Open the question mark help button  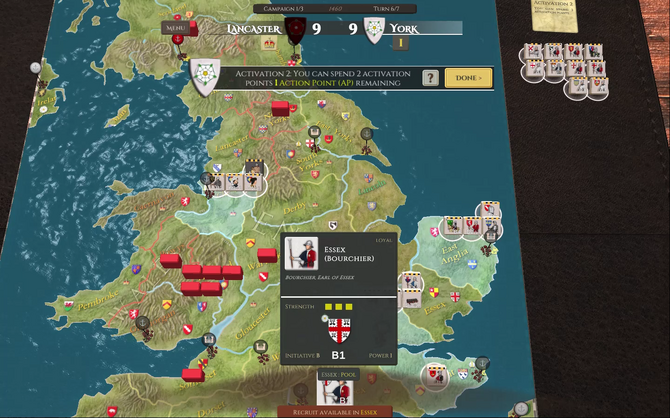point(430,78)
